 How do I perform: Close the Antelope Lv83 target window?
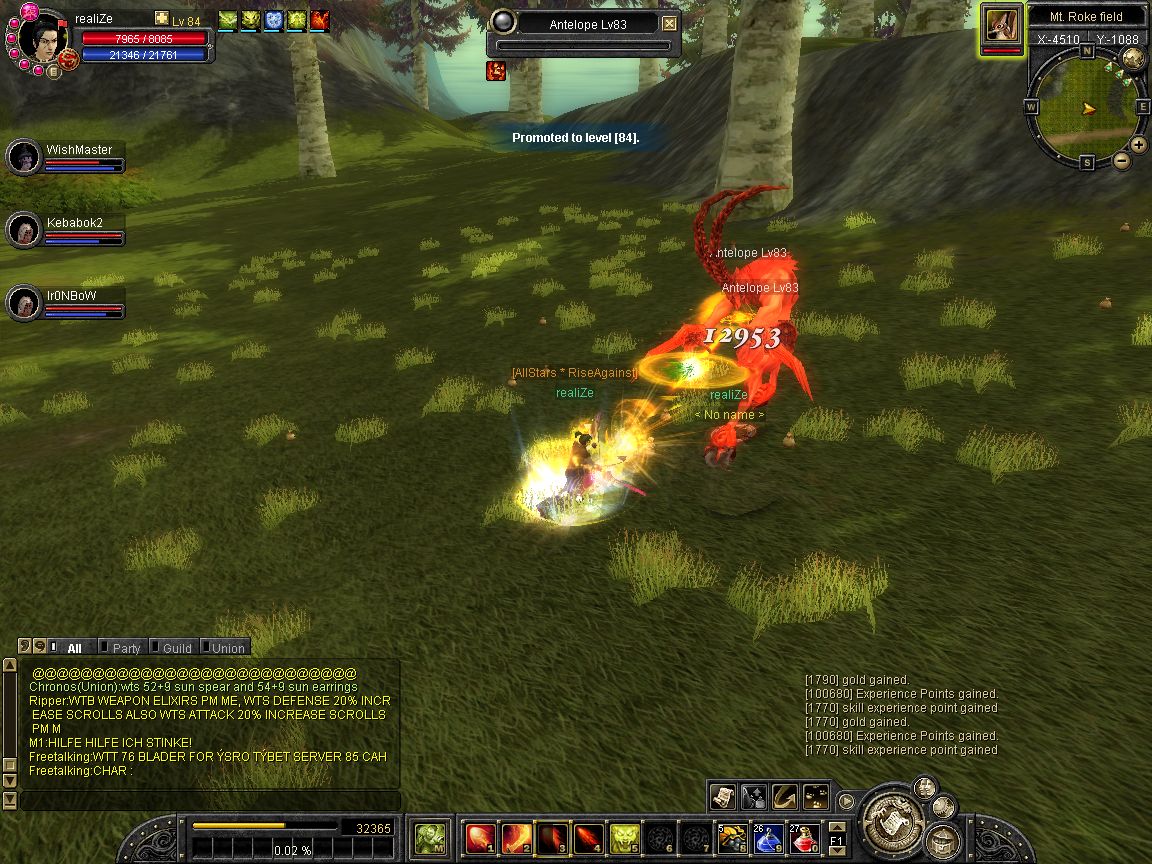click(670, 24)
